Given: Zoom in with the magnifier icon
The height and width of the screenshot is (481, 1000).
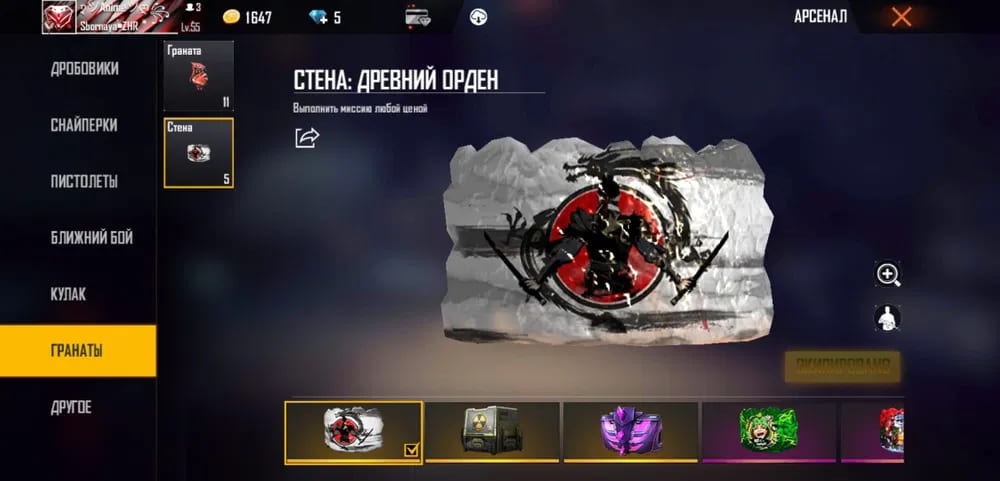Looking at the screenshot, I should point(887,274).
